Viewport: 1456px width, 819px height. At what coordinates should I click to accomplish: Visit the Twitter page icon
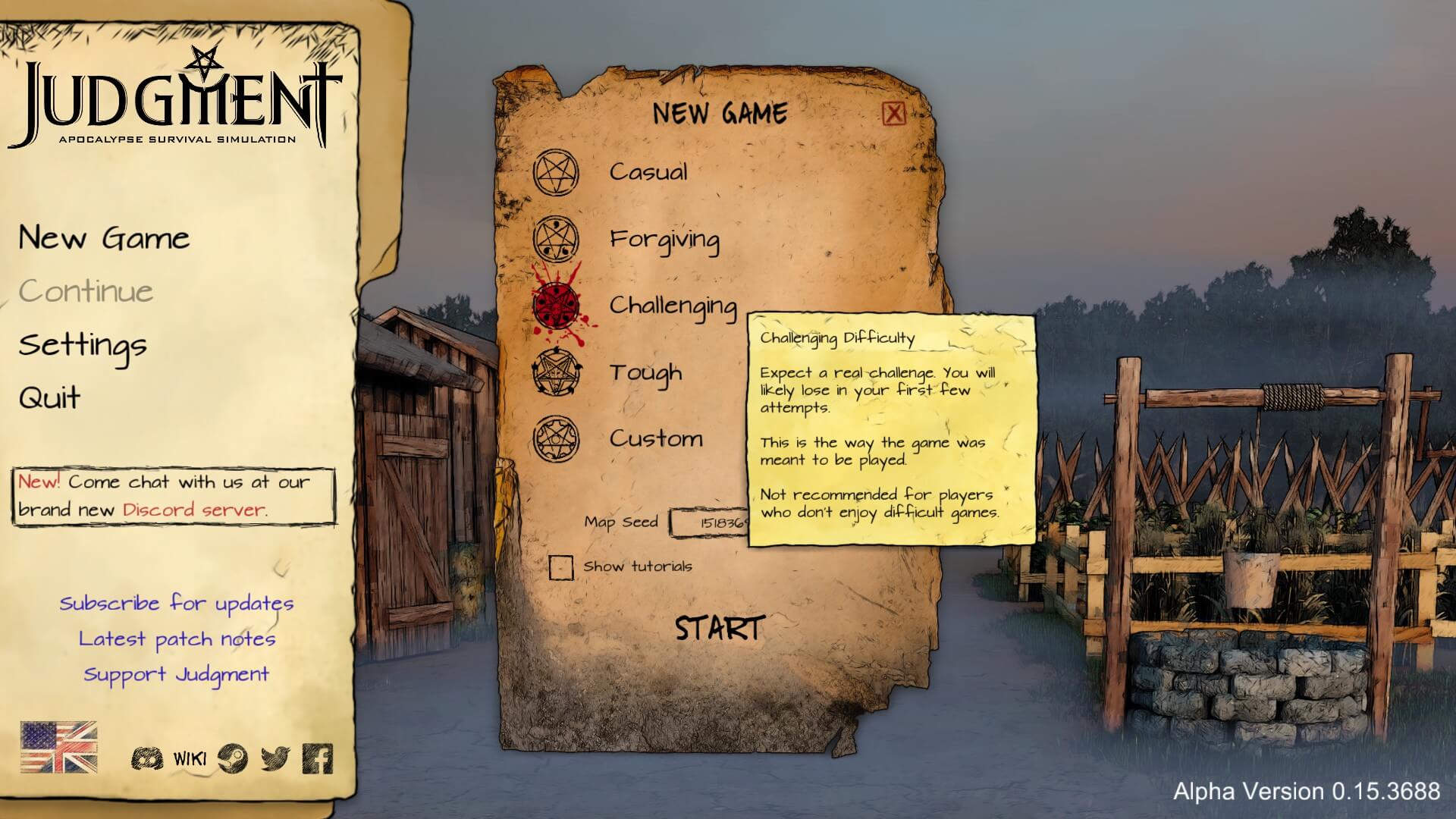click(x=275, y=758)
